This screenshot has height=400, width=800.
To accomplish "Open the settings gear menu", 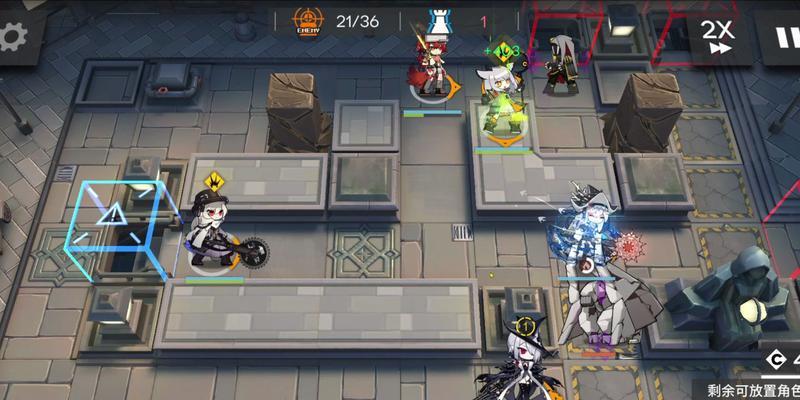I will [x=12, y=37].
